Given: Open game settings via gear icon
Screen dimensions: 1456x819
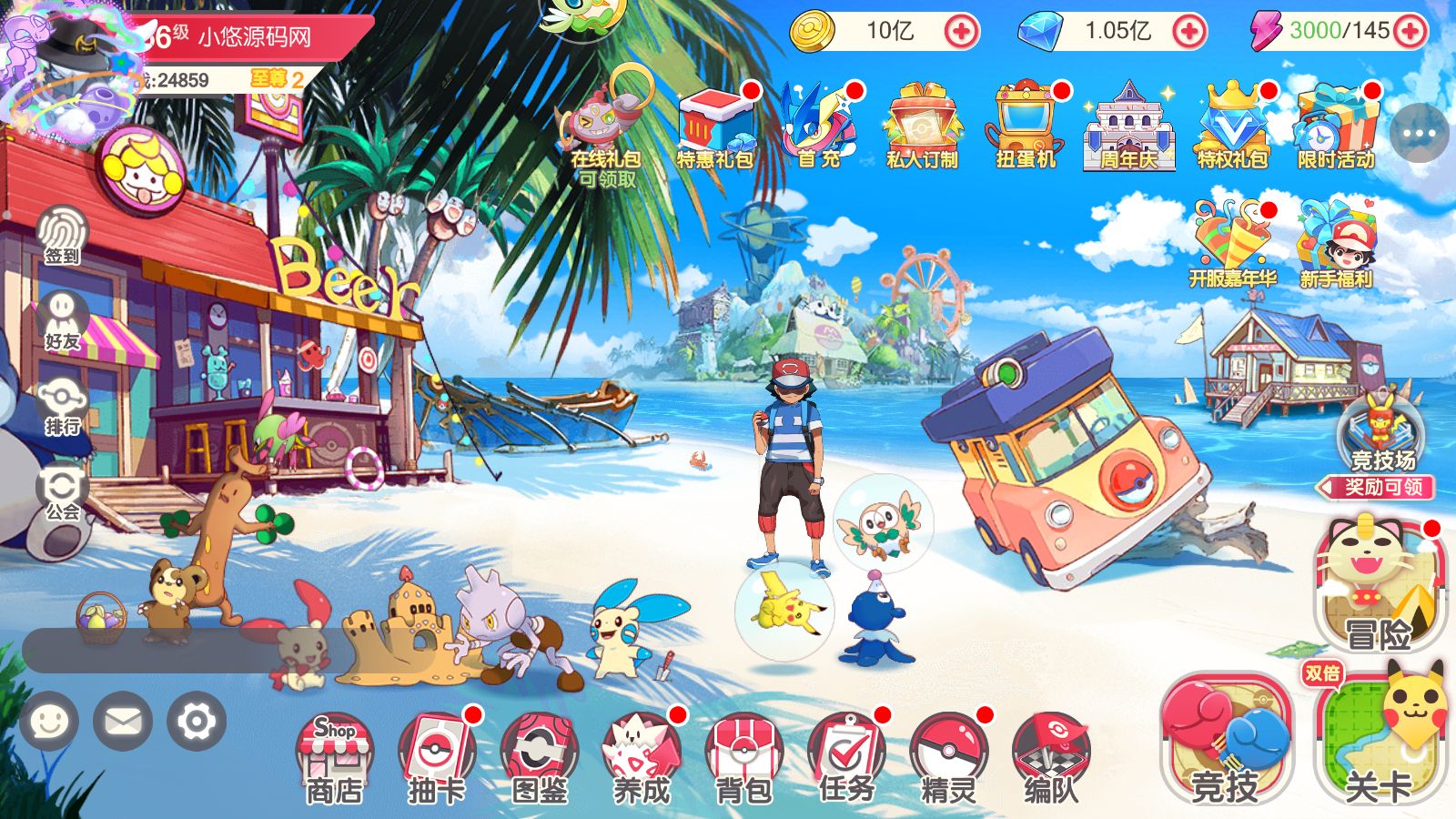Looking at the screenshot, I should coord(194,722).
